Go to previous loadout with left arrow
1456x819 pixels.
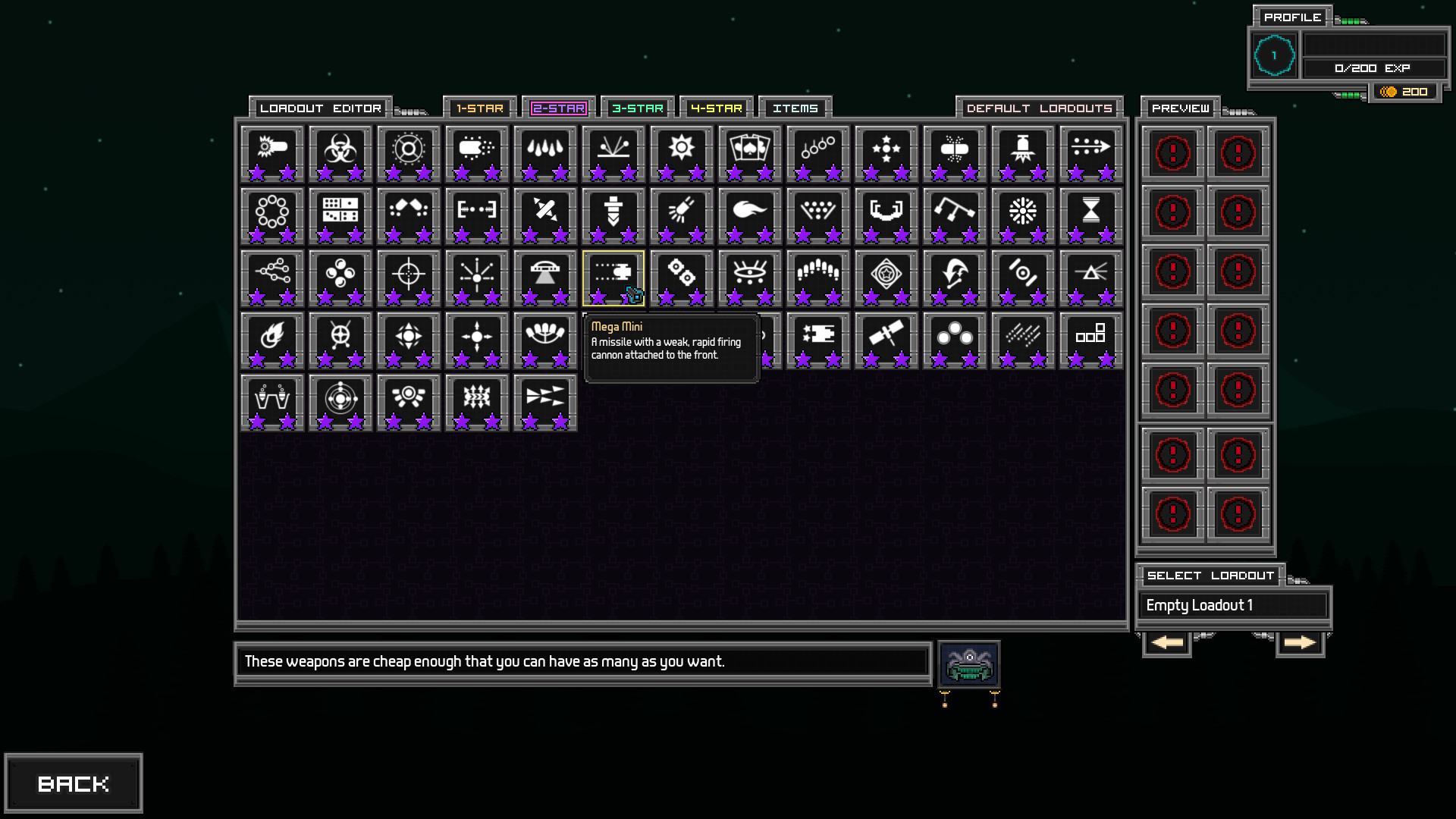point(1166,643)
